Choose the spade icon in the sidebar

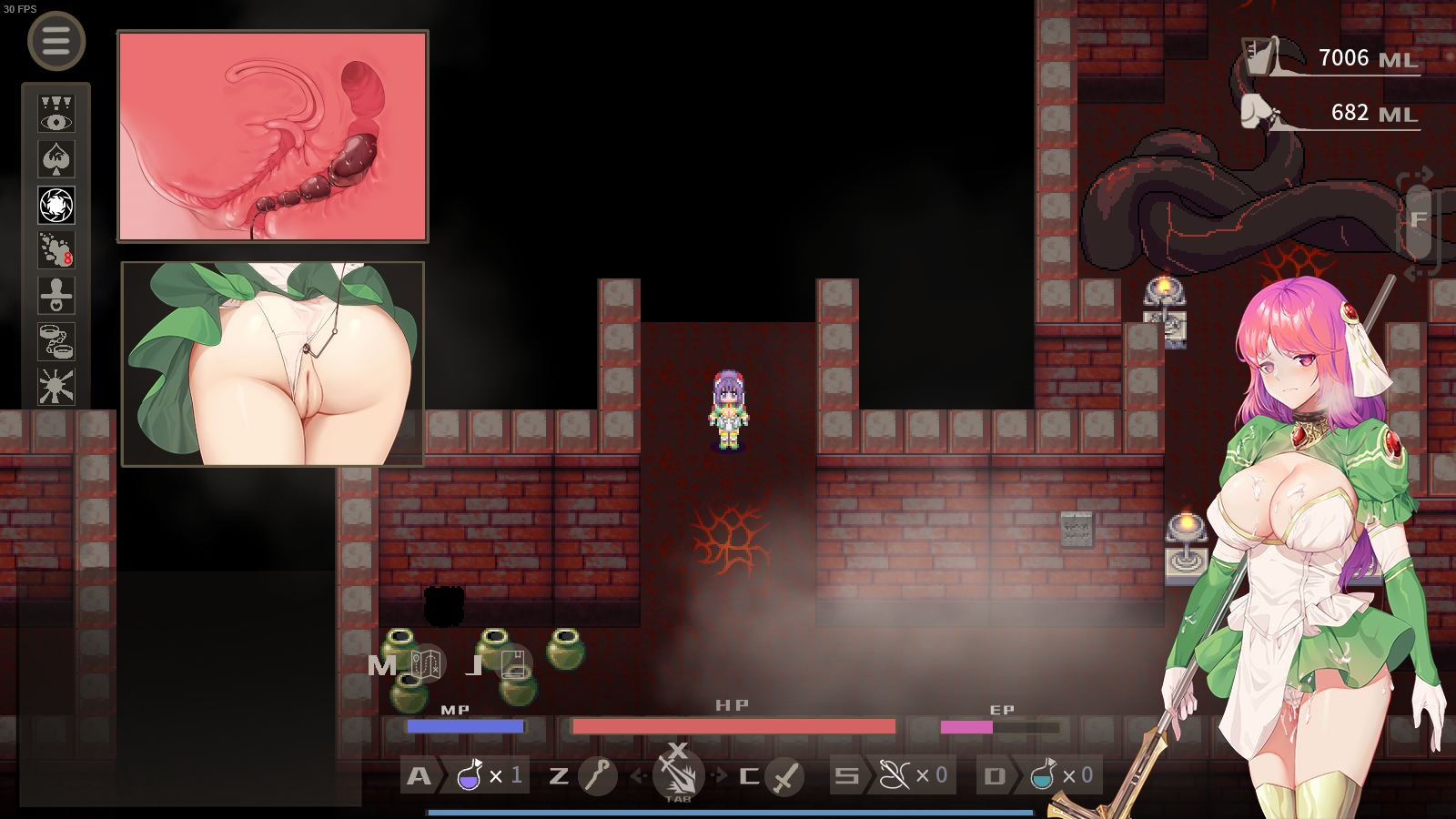click(56, 160)
